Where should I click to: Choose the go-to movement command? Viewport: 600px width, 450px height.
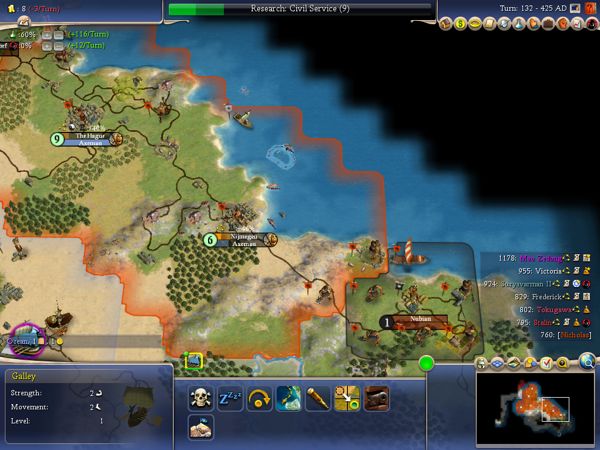pyautogui.click(x=347, y=397)
